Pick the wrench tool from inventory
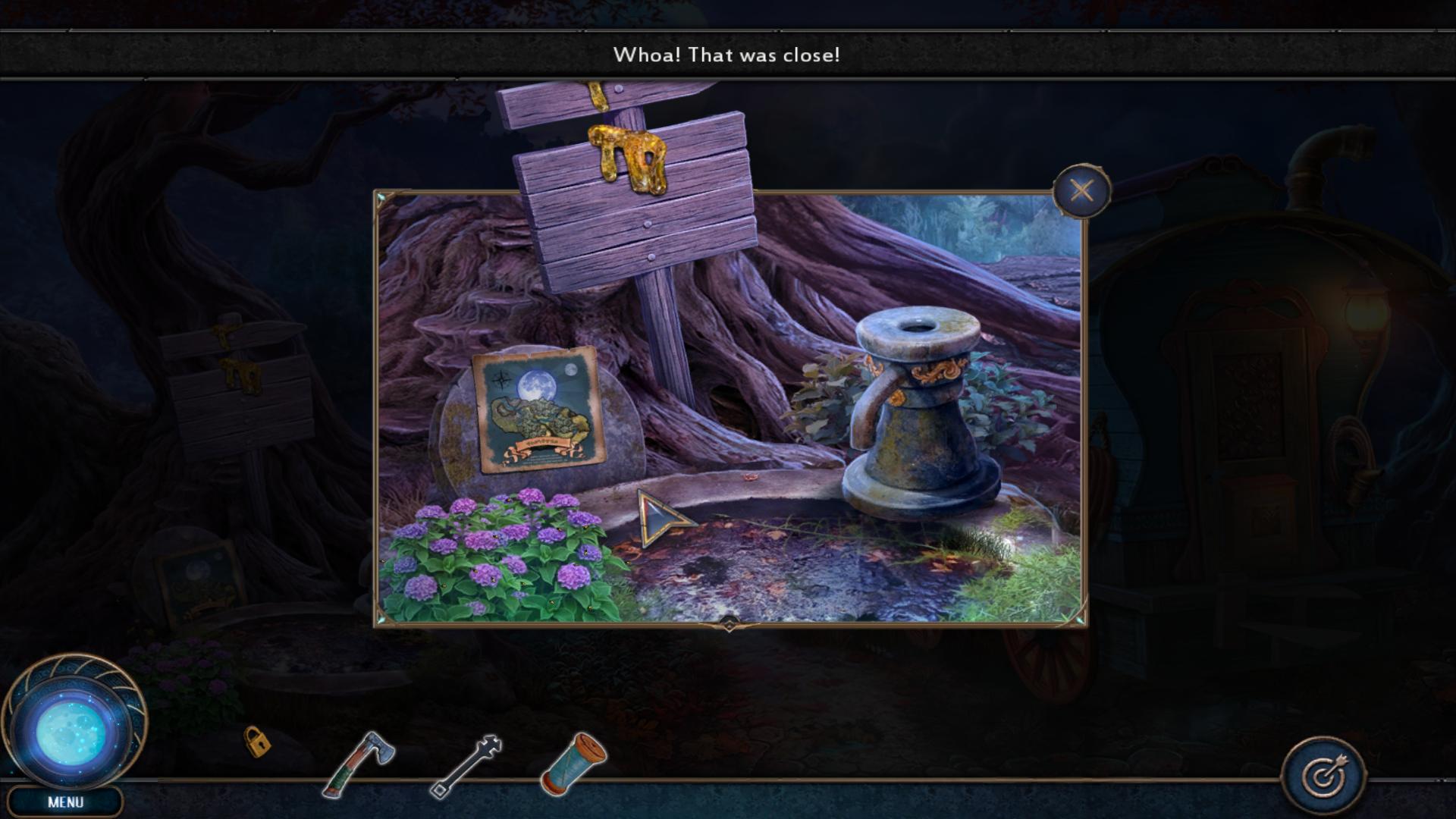The image size is (1456, 819). [x=466, y=766]
